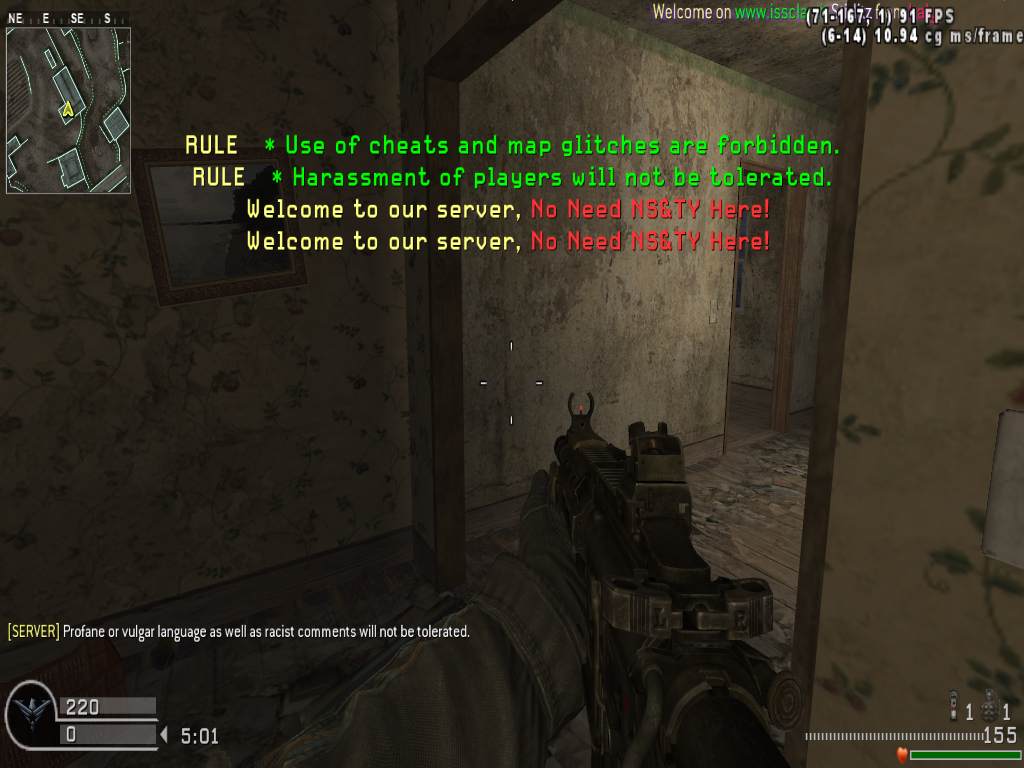Click the minimap in the corner
Viewport: 1024px width, 768px height.
(x=68, y=110)
